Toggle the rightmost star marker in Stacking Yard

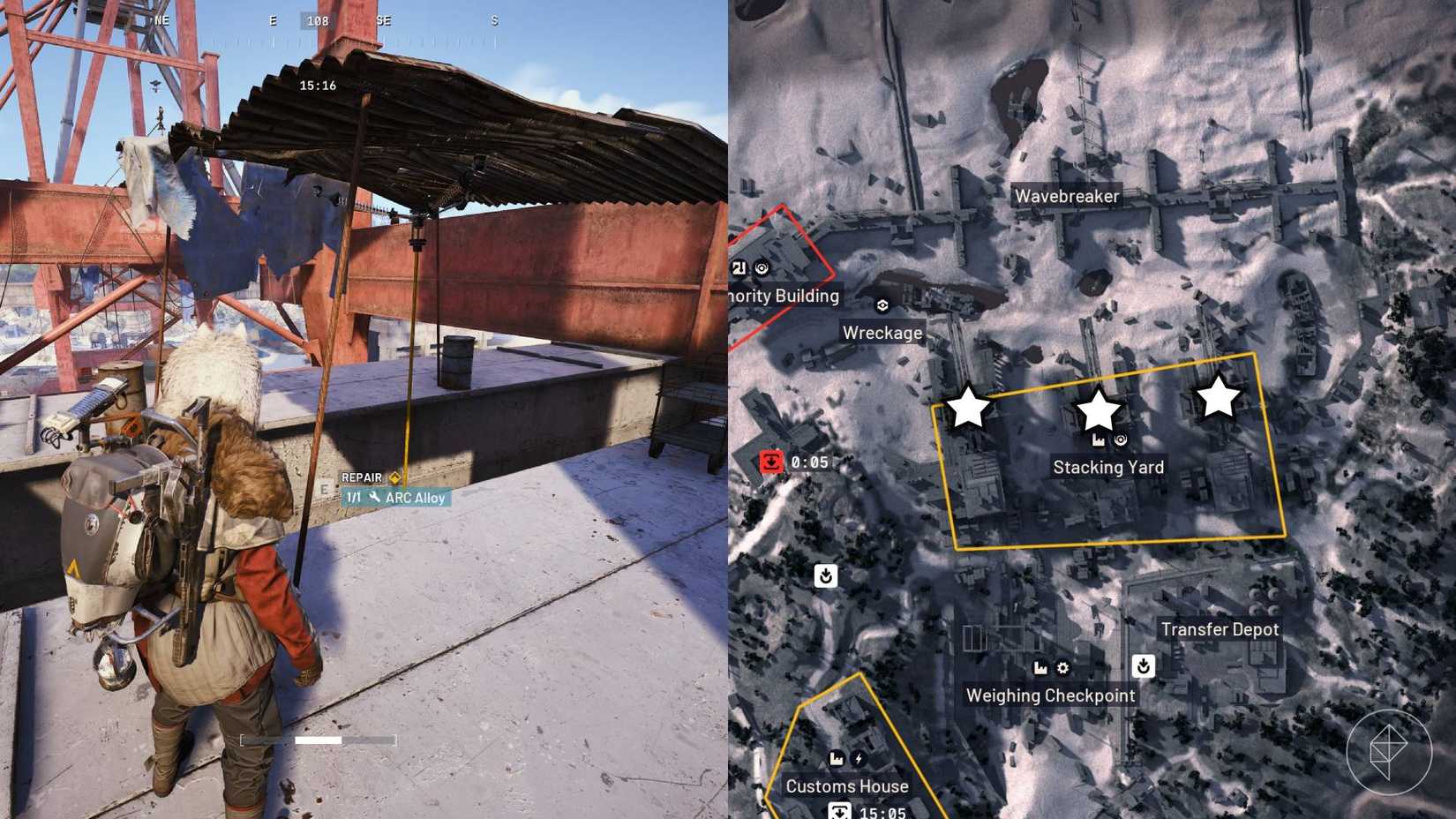(x=1218, y=399)
